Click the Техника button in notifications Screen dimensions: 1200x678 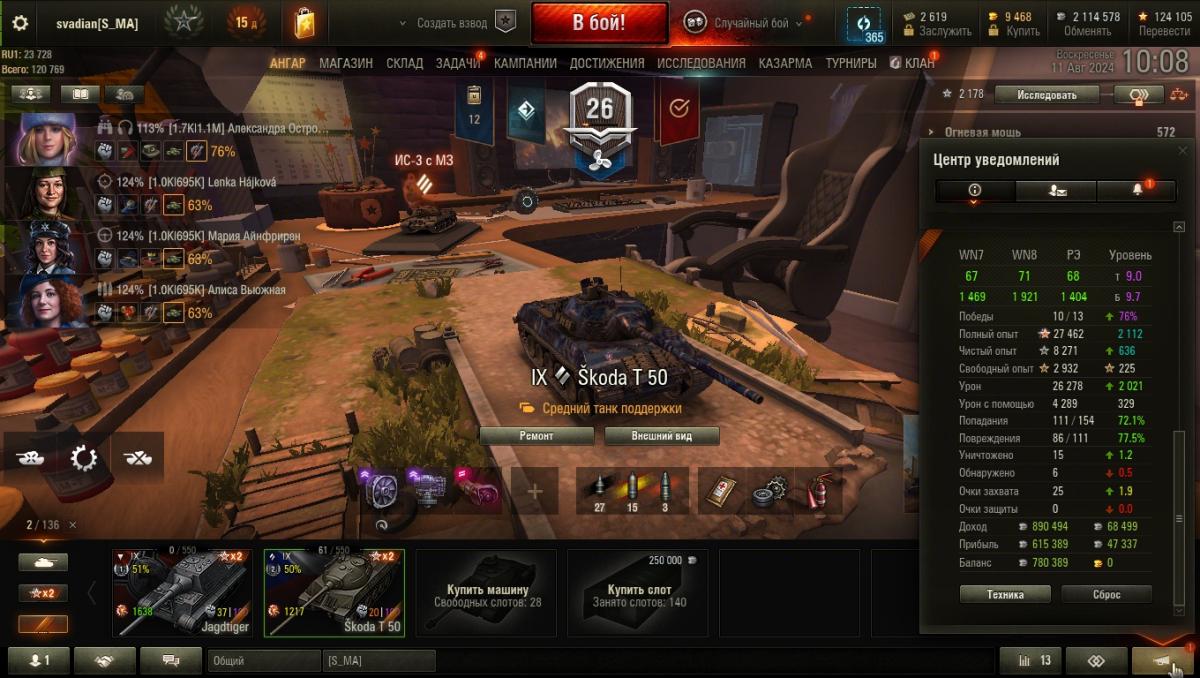(1005, 594)
